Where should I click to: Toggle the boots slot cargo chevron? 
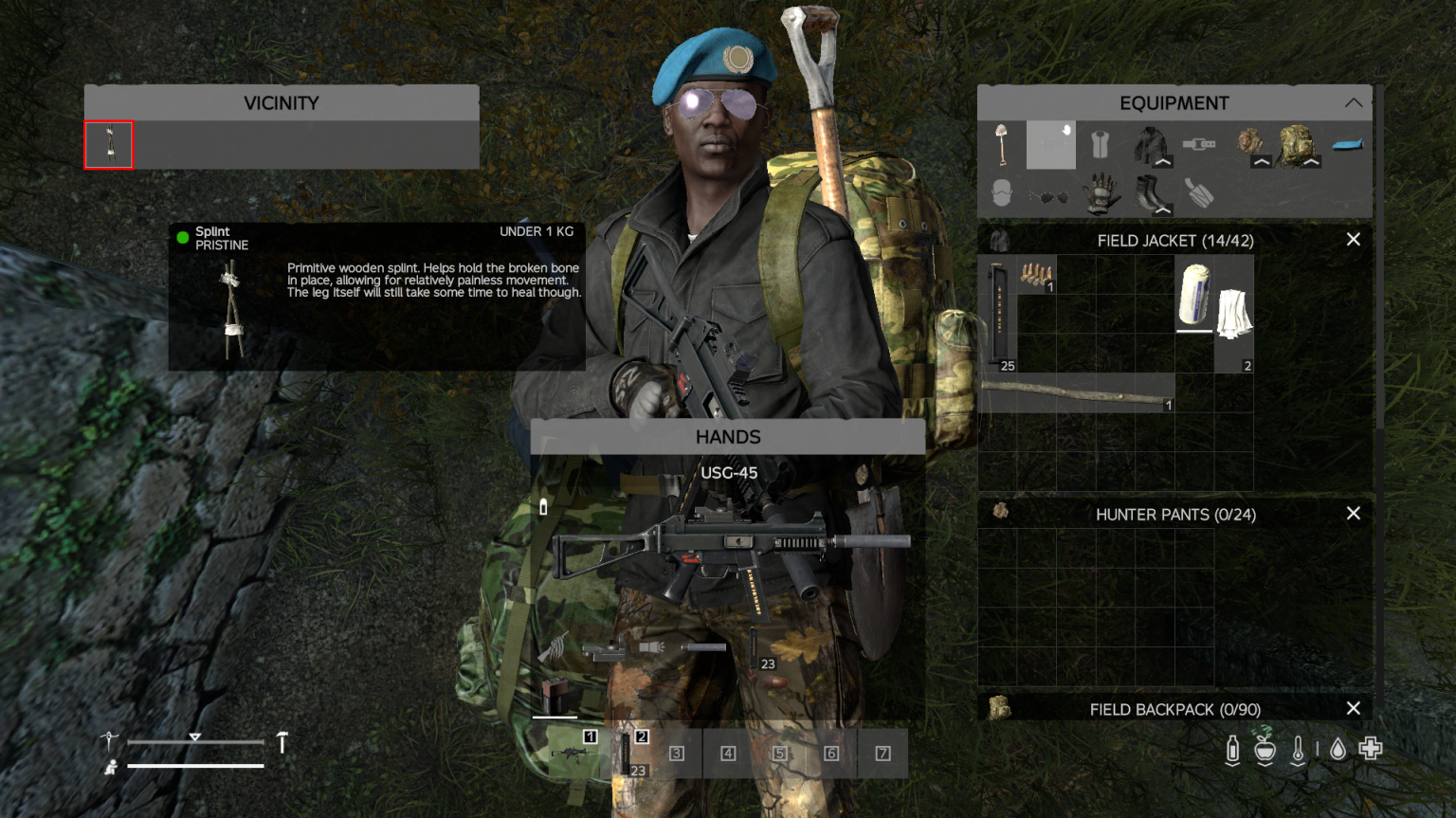pos(1162,210)
